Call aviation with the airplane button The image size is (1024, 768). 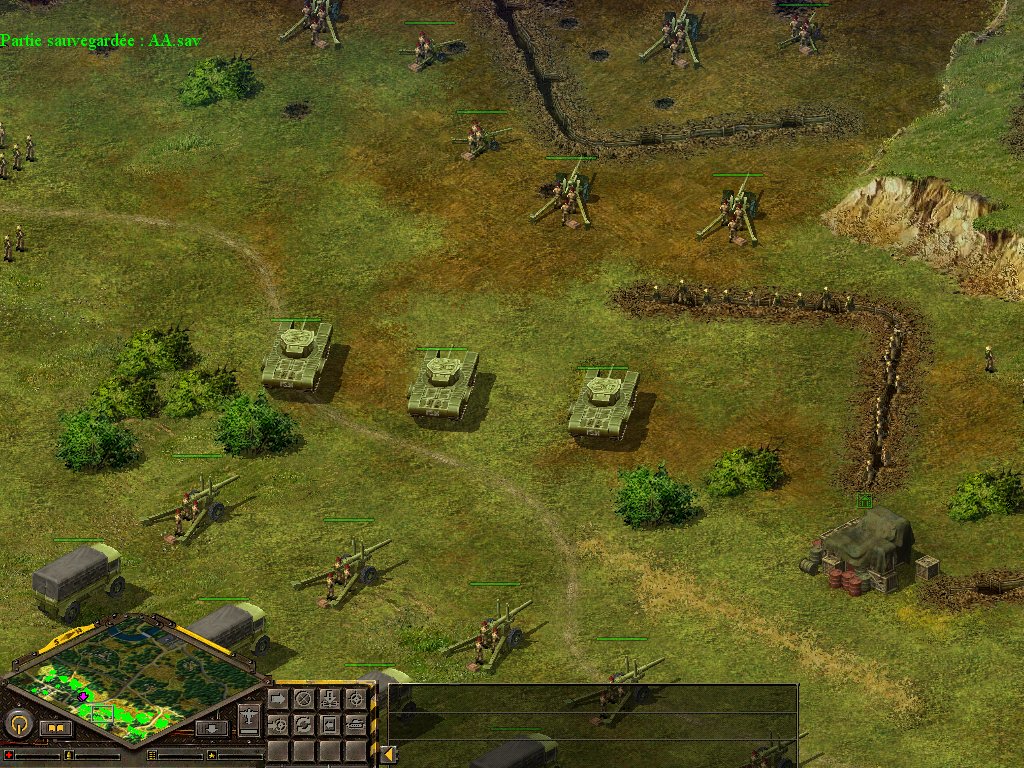tap(249, 717)
